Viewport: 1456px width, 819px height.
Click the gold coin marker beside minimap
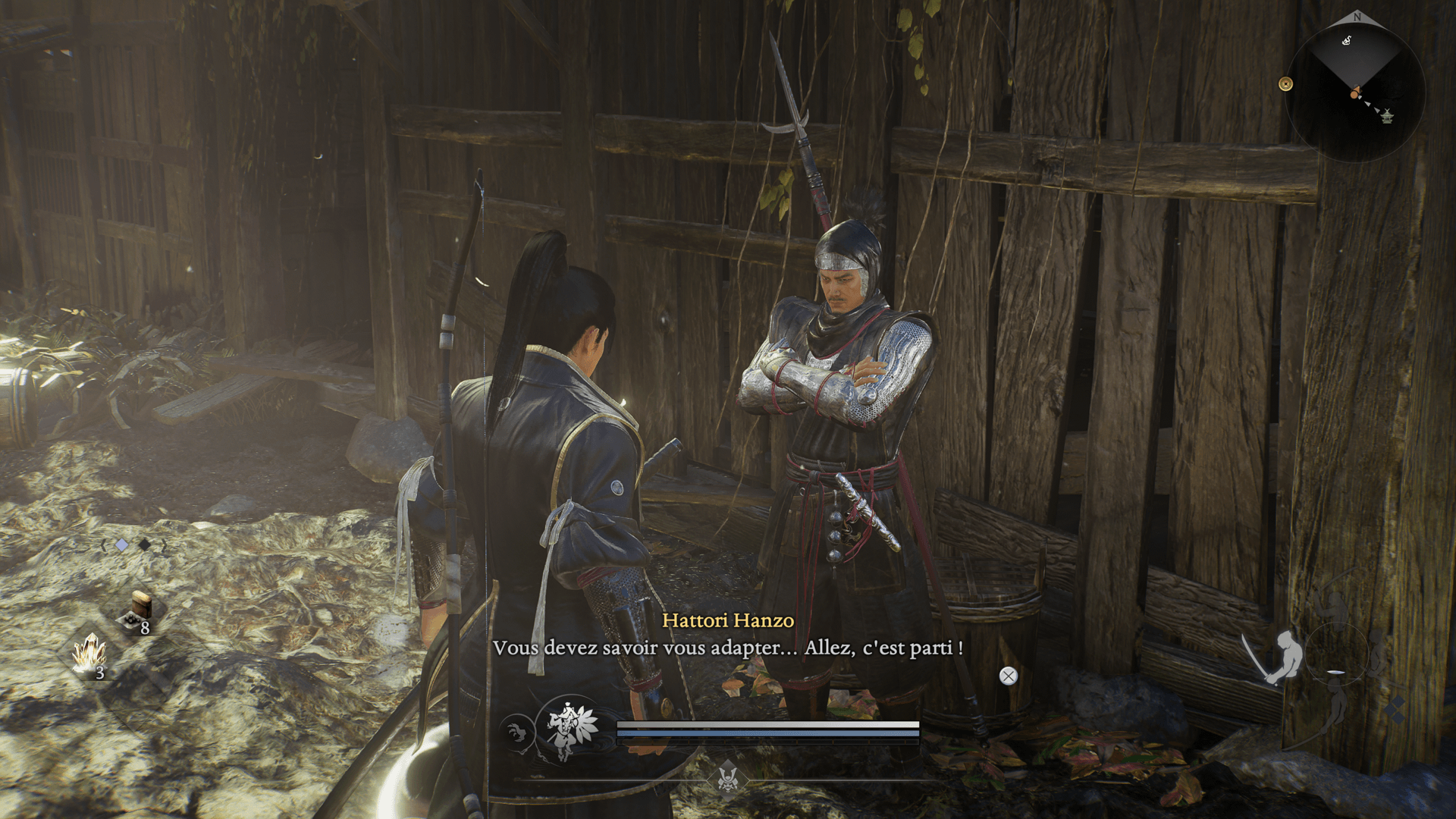coord(1285,84)
